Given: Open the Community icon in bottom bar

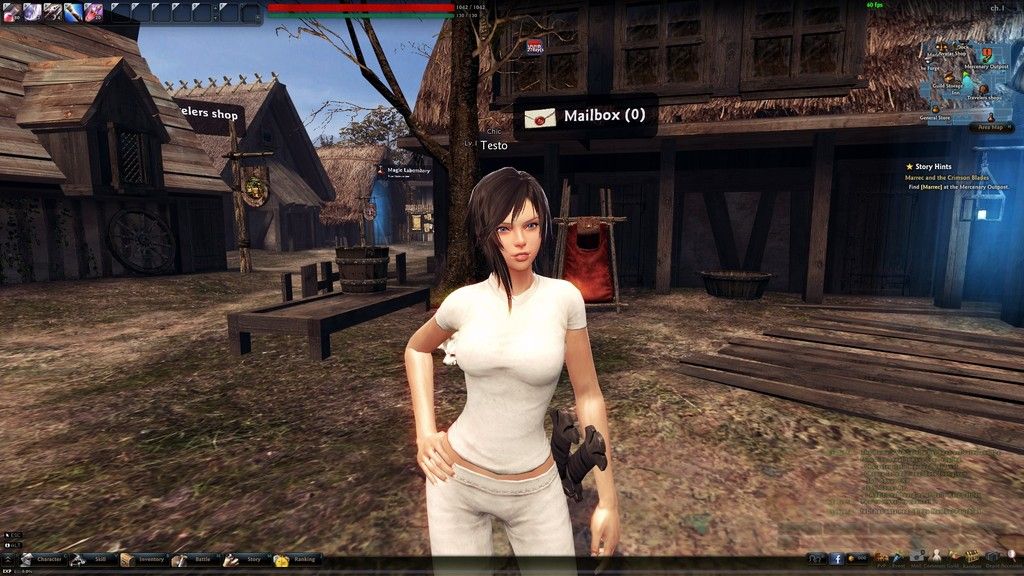Looking at the screenshot, I should [936, 556].
